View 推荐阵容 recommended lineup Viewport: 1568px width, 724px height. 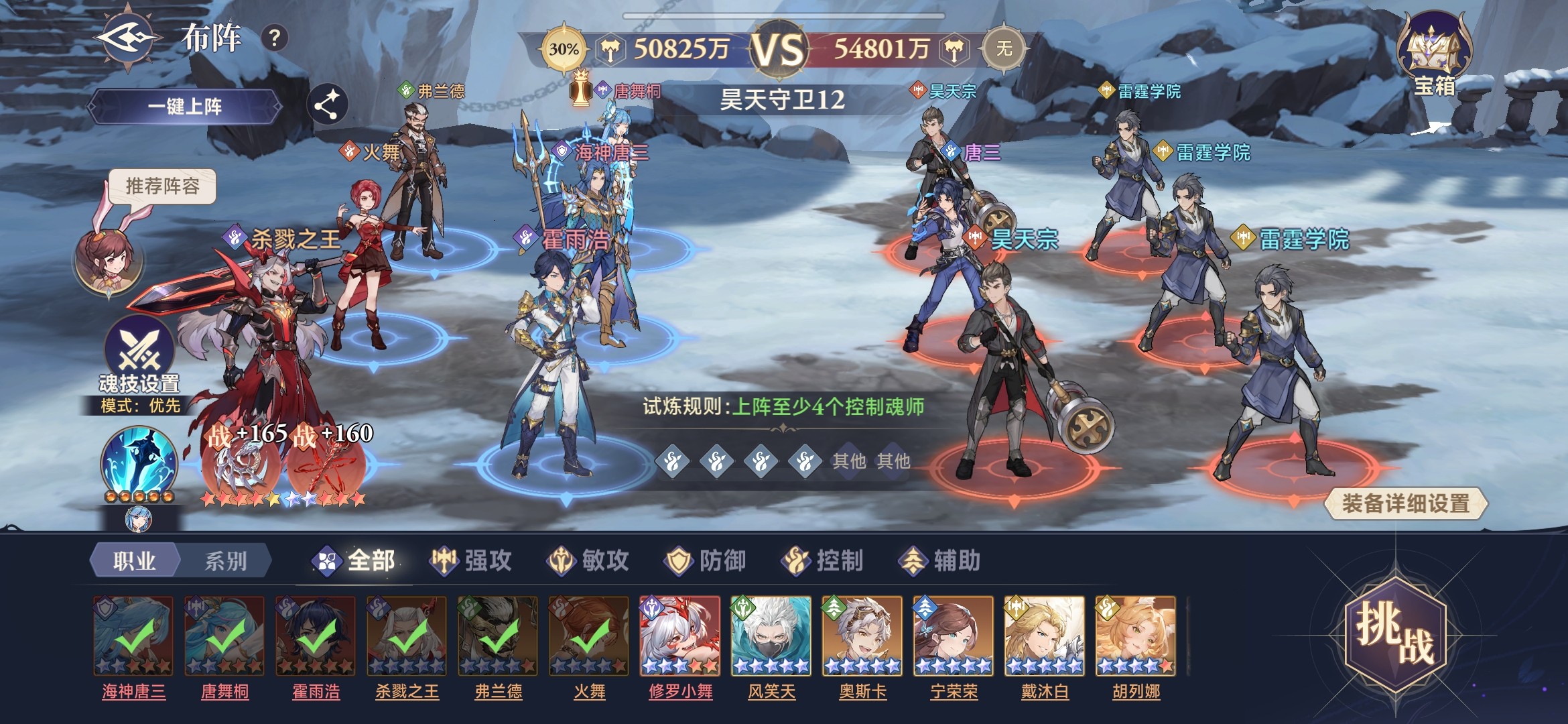(163, 186)
